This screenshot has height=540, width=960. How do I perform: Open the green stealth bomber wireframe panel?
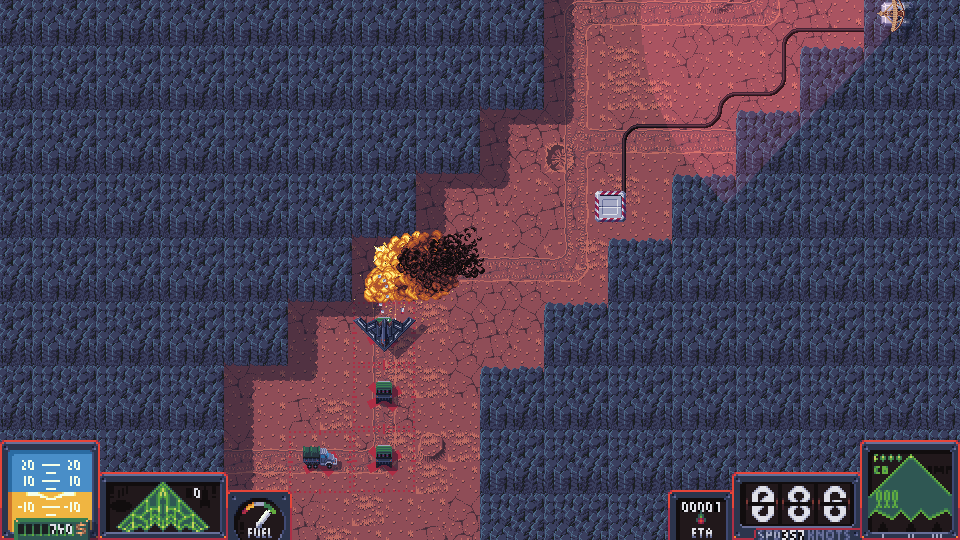[x=162, y=504]
